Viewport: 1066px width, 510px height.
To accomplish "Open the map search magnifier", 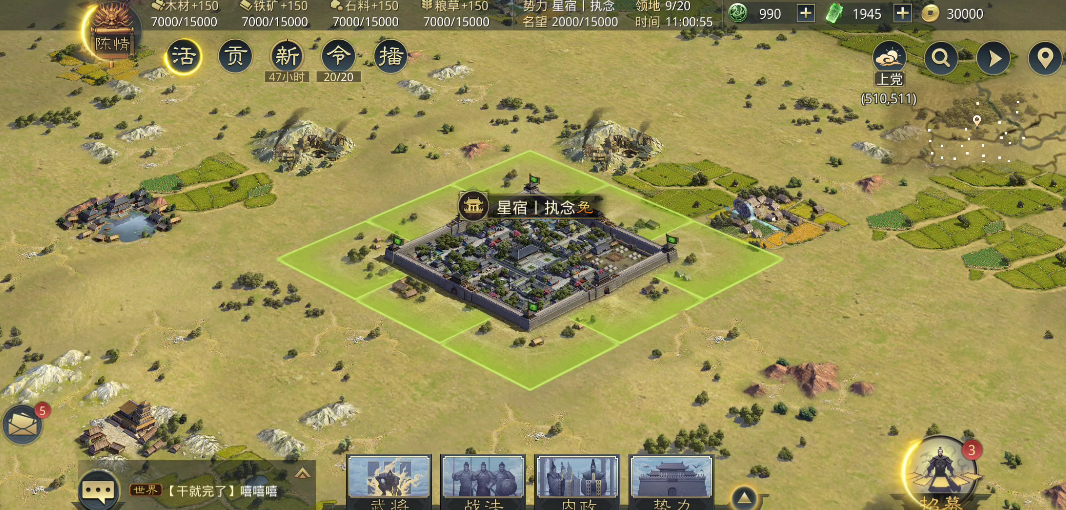I will click(x=941, y=57).
